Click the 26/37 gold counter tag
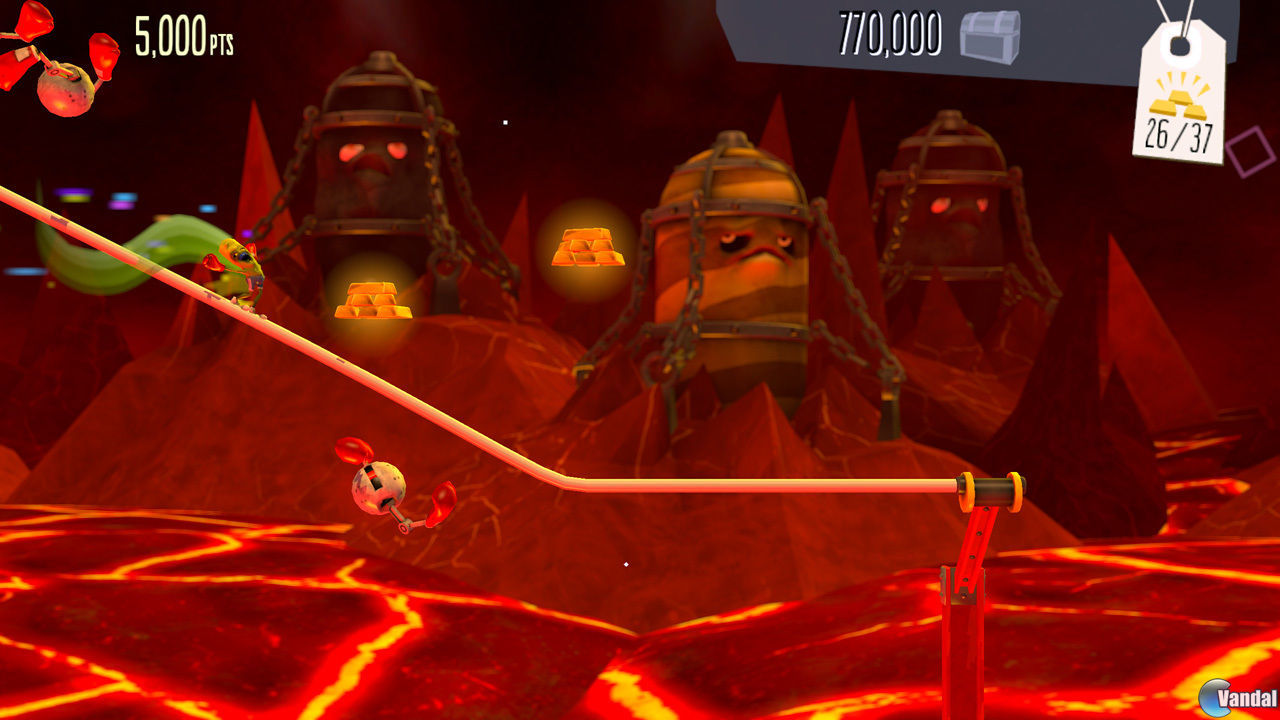This screenshot has height=720, width=1280. (1180, 135)
